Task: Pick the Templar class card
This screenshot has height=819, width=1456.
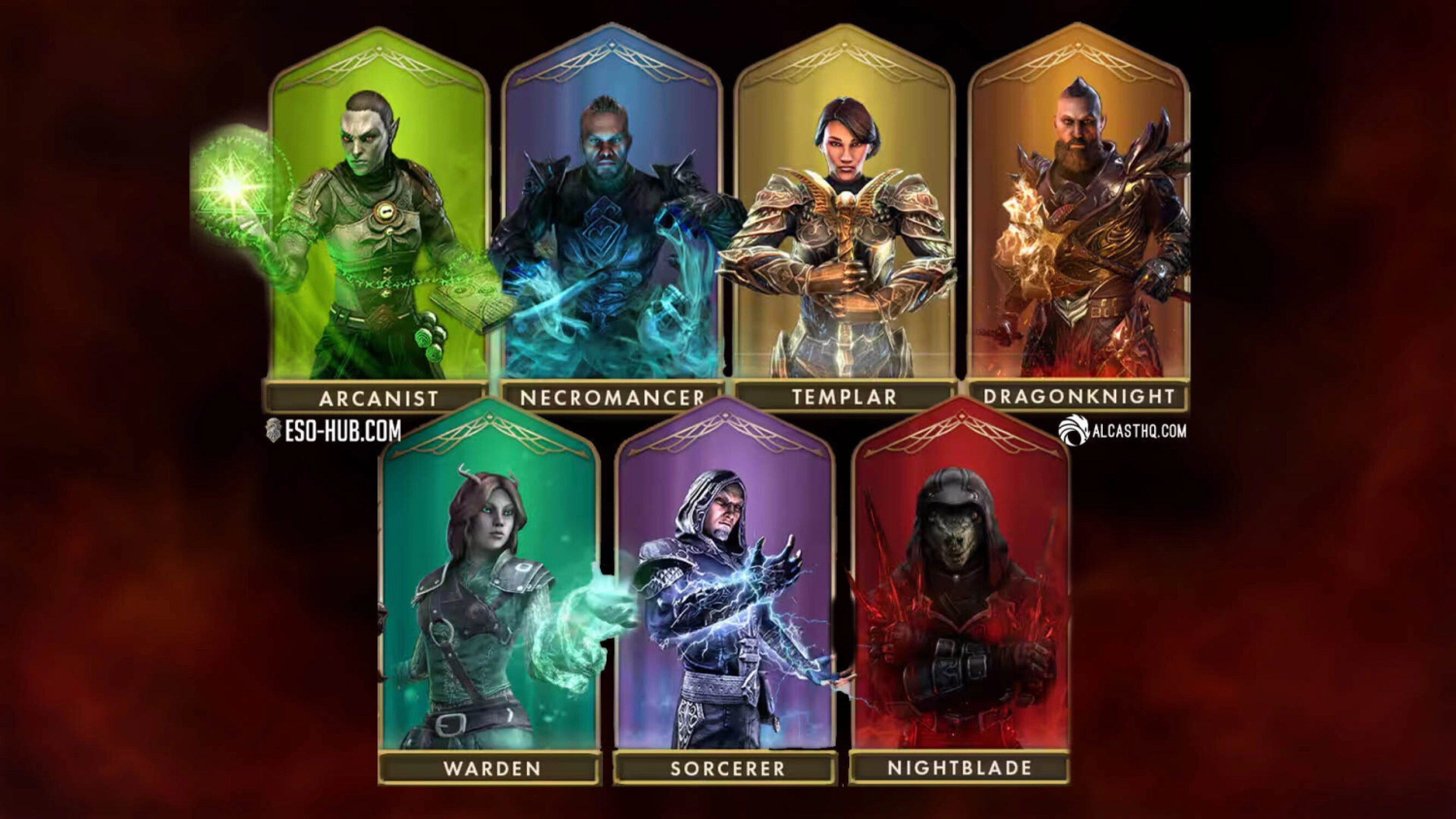Action: (844, 226)
